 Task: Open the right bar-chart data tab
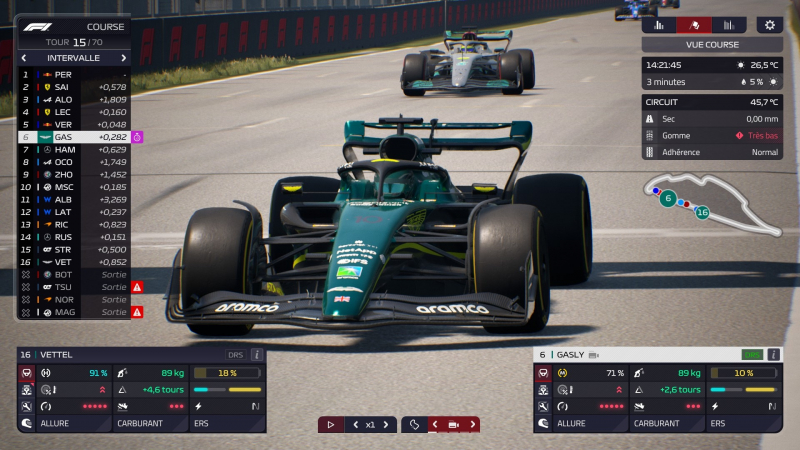point(729,25)
